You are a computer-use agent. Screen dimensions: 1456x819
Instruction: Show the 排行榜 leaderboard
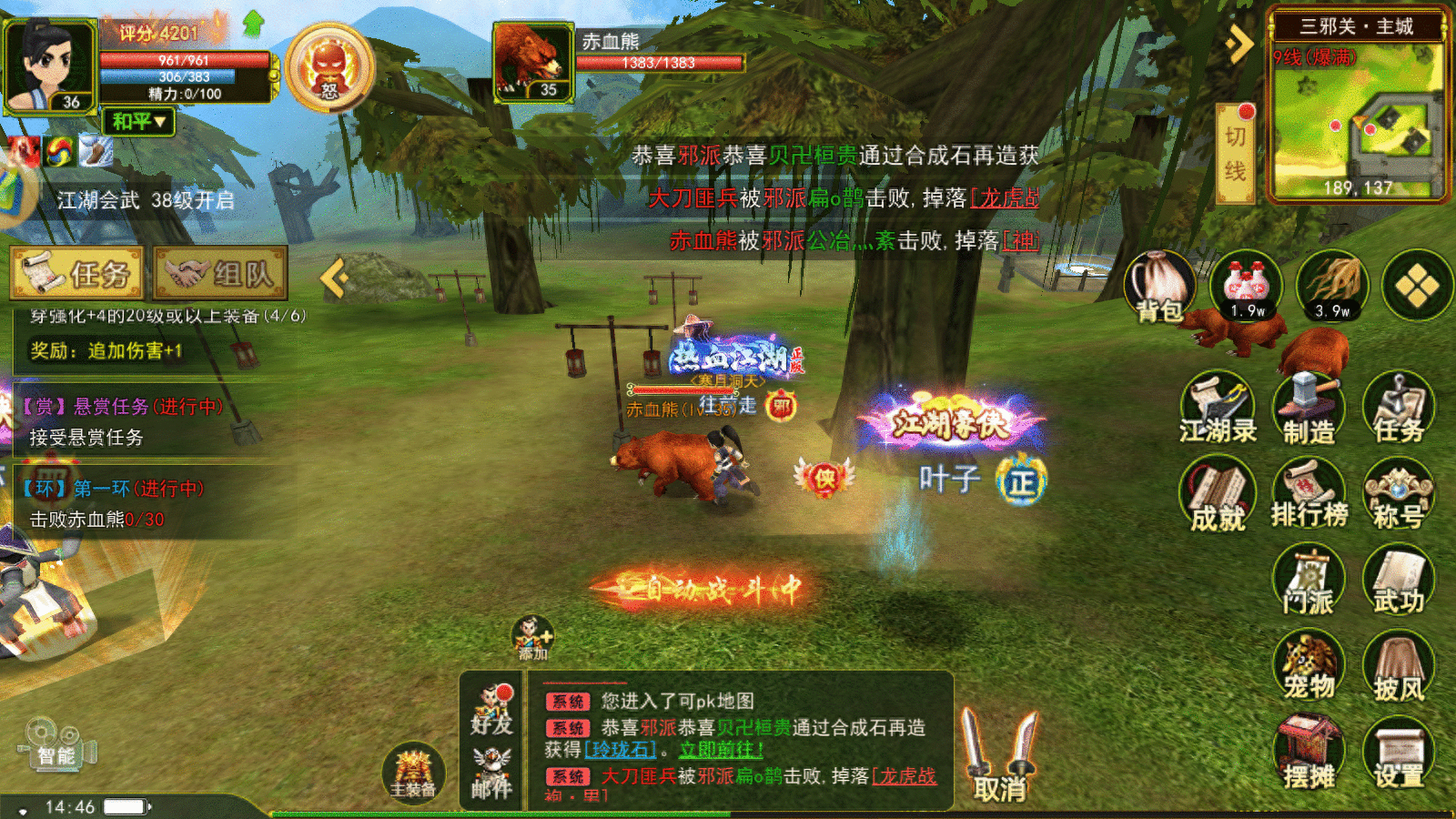pyautogui.click(x=1309, y=494)
